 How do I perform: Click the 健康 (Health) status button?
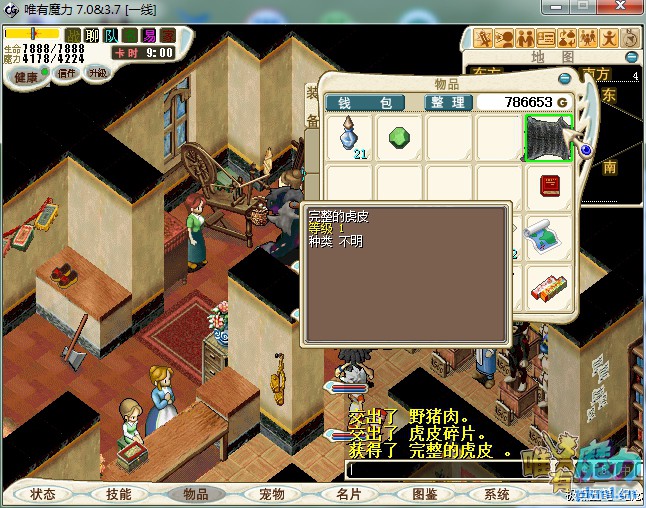pyautogui.click(x=26, y=77)
